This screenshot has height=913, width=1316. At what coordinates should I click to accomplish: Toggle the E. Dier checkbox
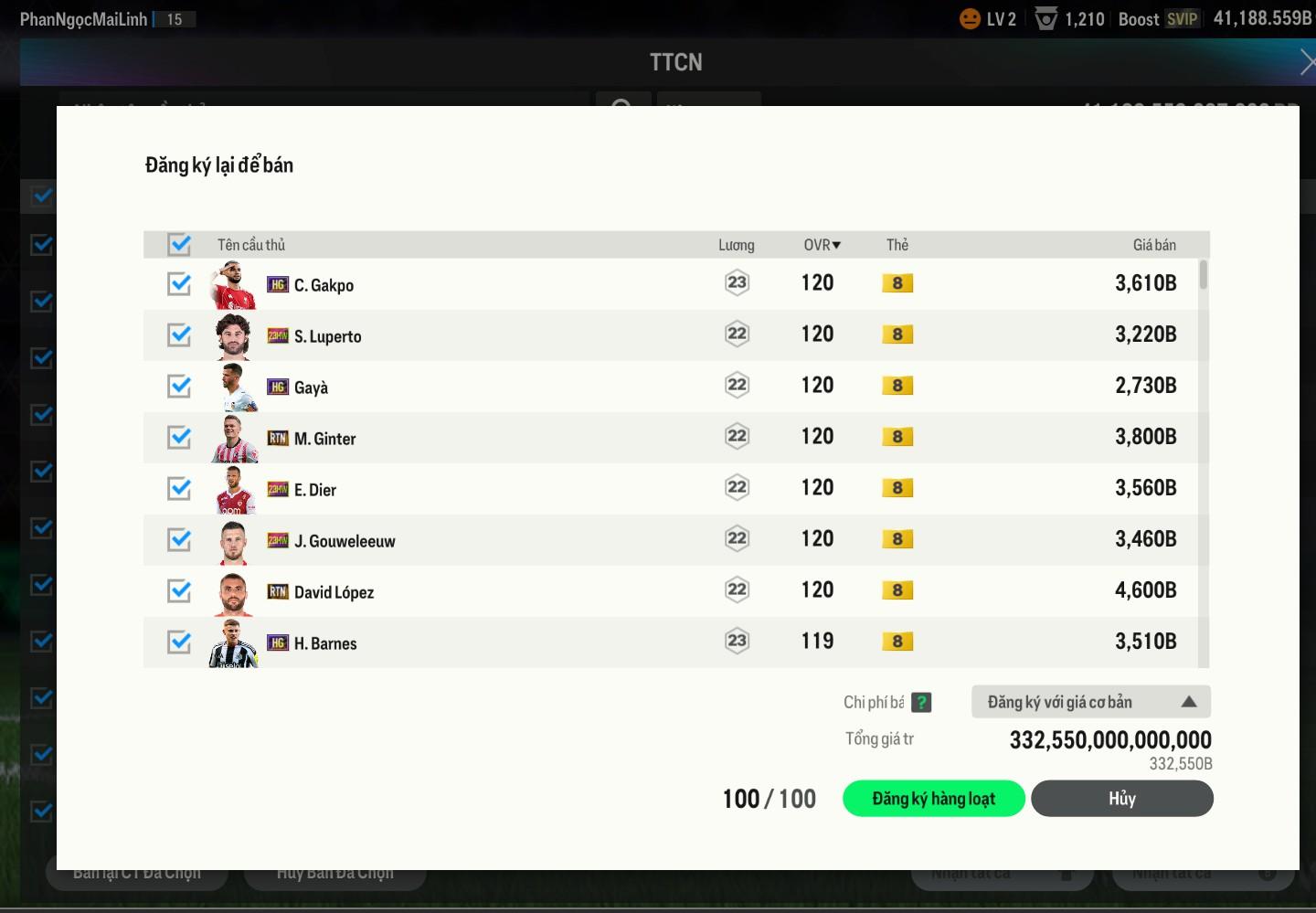coord(179,489)
